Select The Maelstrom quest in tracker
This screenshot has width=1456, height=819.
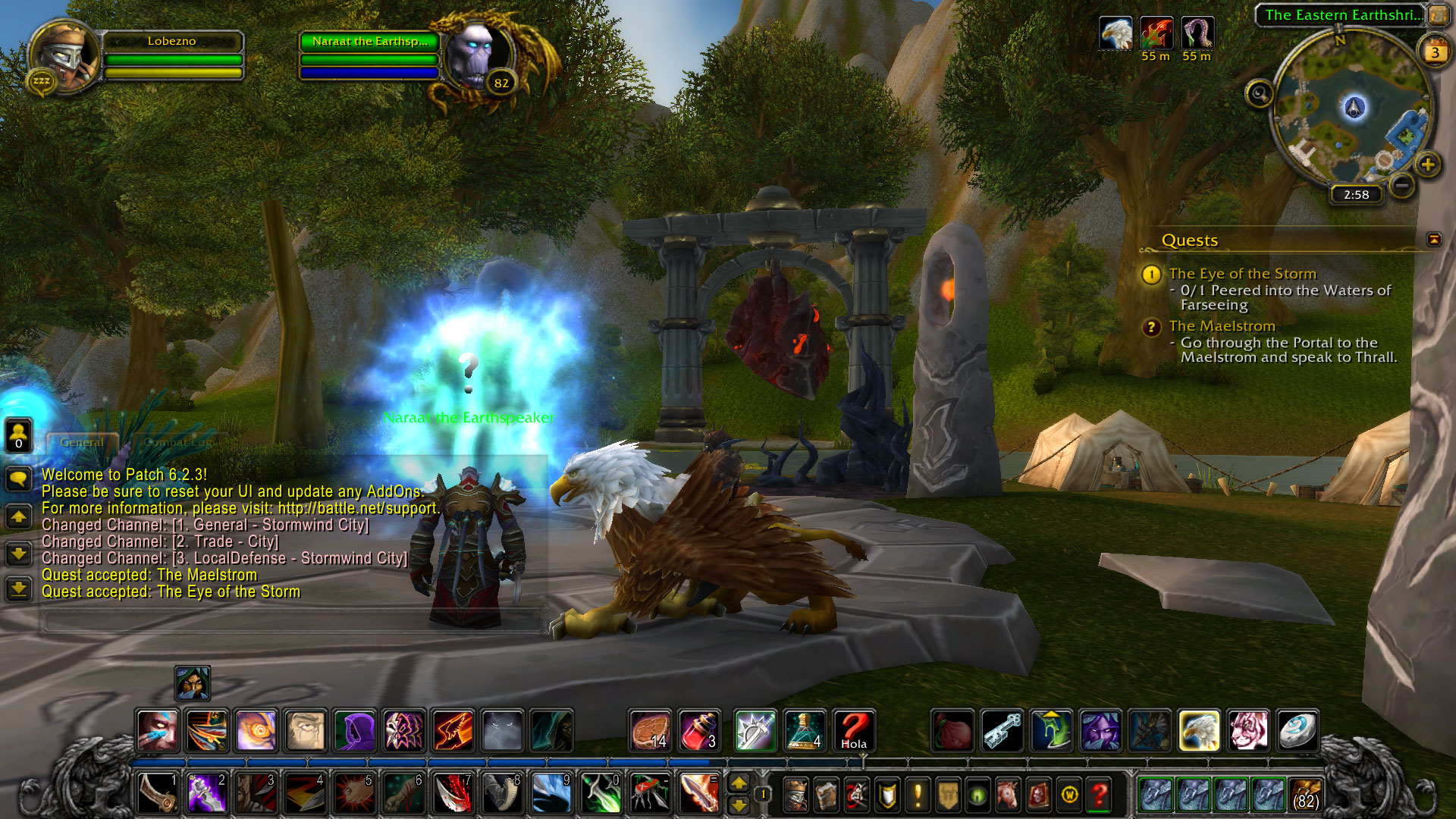pyautogui.click(x=1222, y=326)
